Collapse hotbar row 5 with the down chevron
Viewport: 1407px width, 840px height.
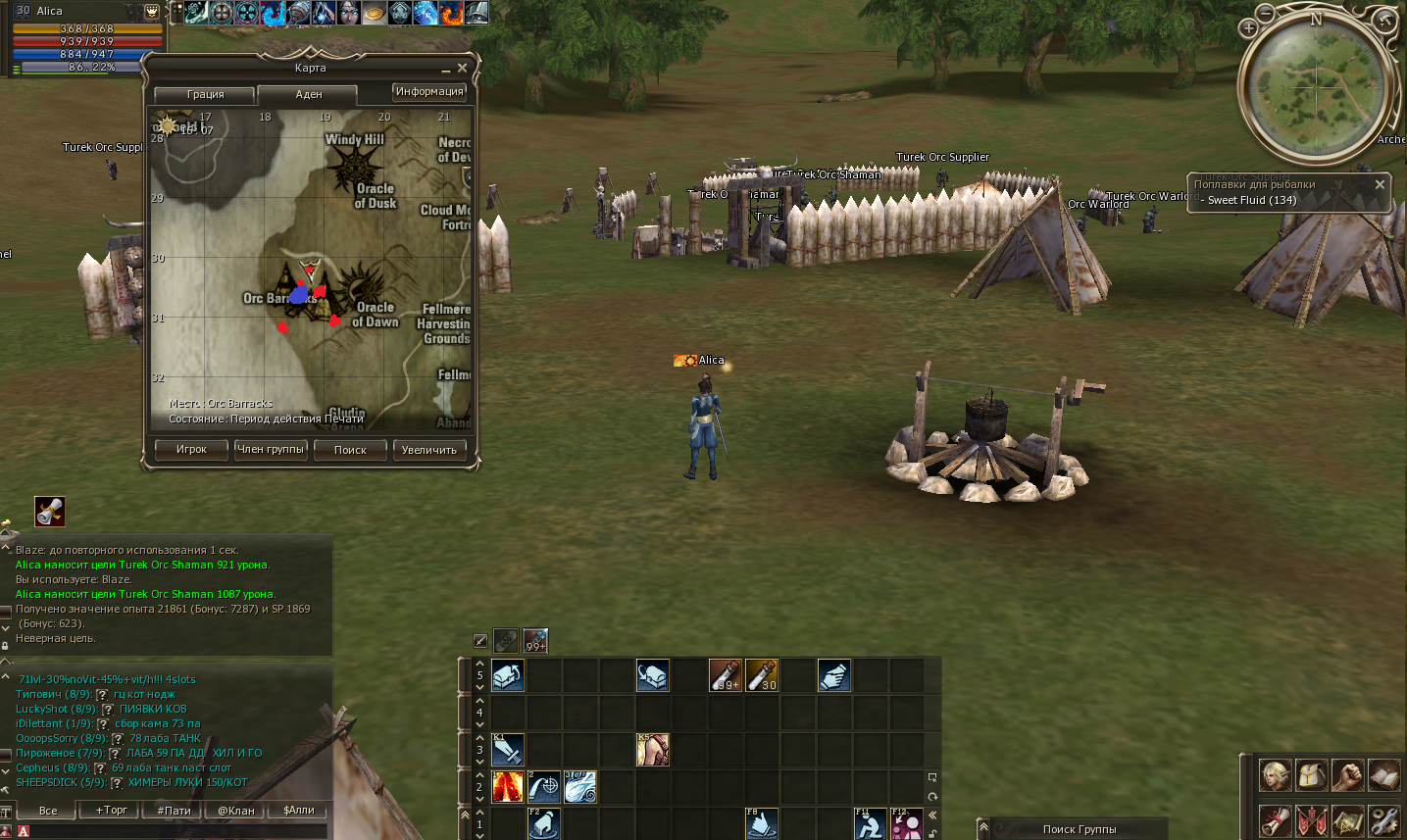click(x=479, y=687)
